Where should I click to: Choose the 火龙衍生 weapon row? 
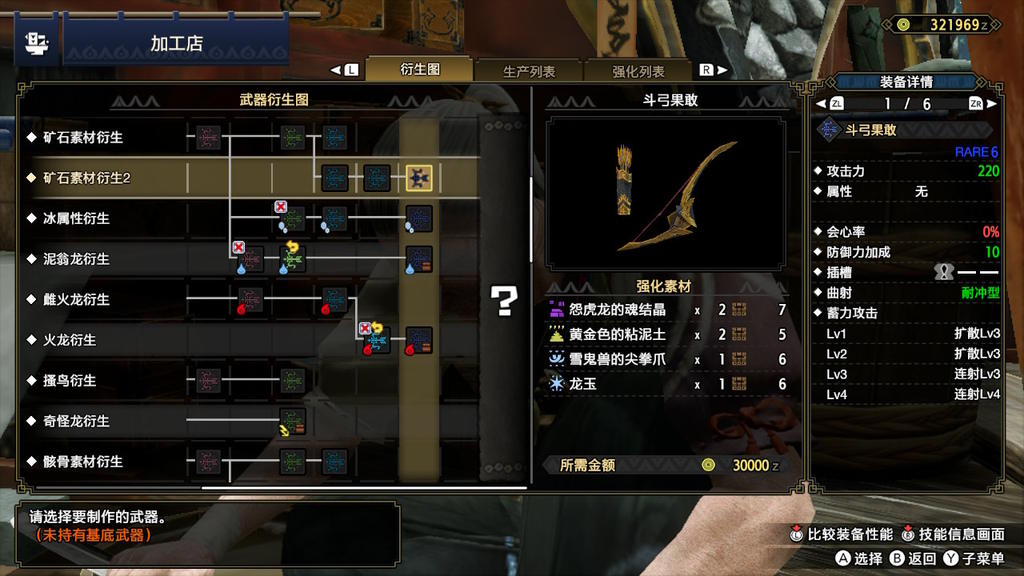point(69,340)
